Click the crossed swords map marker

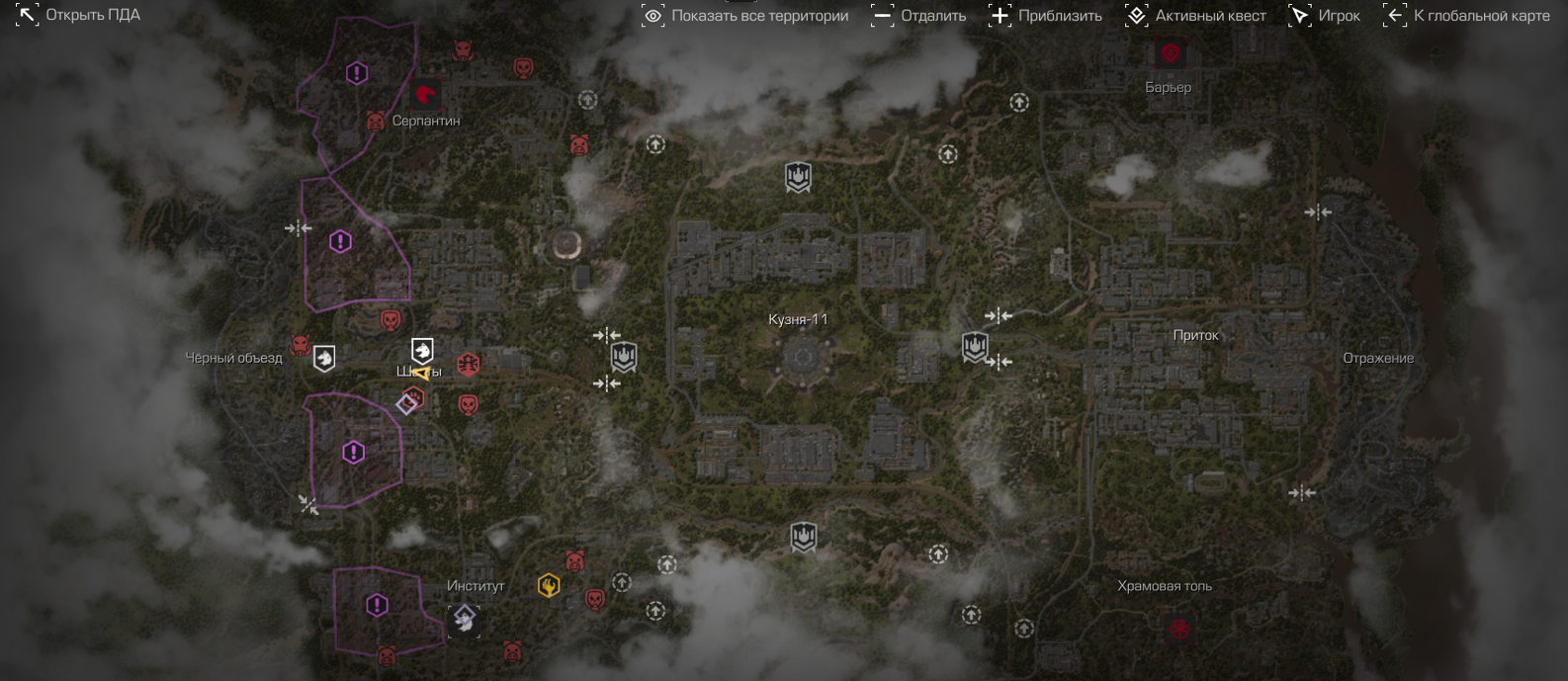(x=308, y=505)
